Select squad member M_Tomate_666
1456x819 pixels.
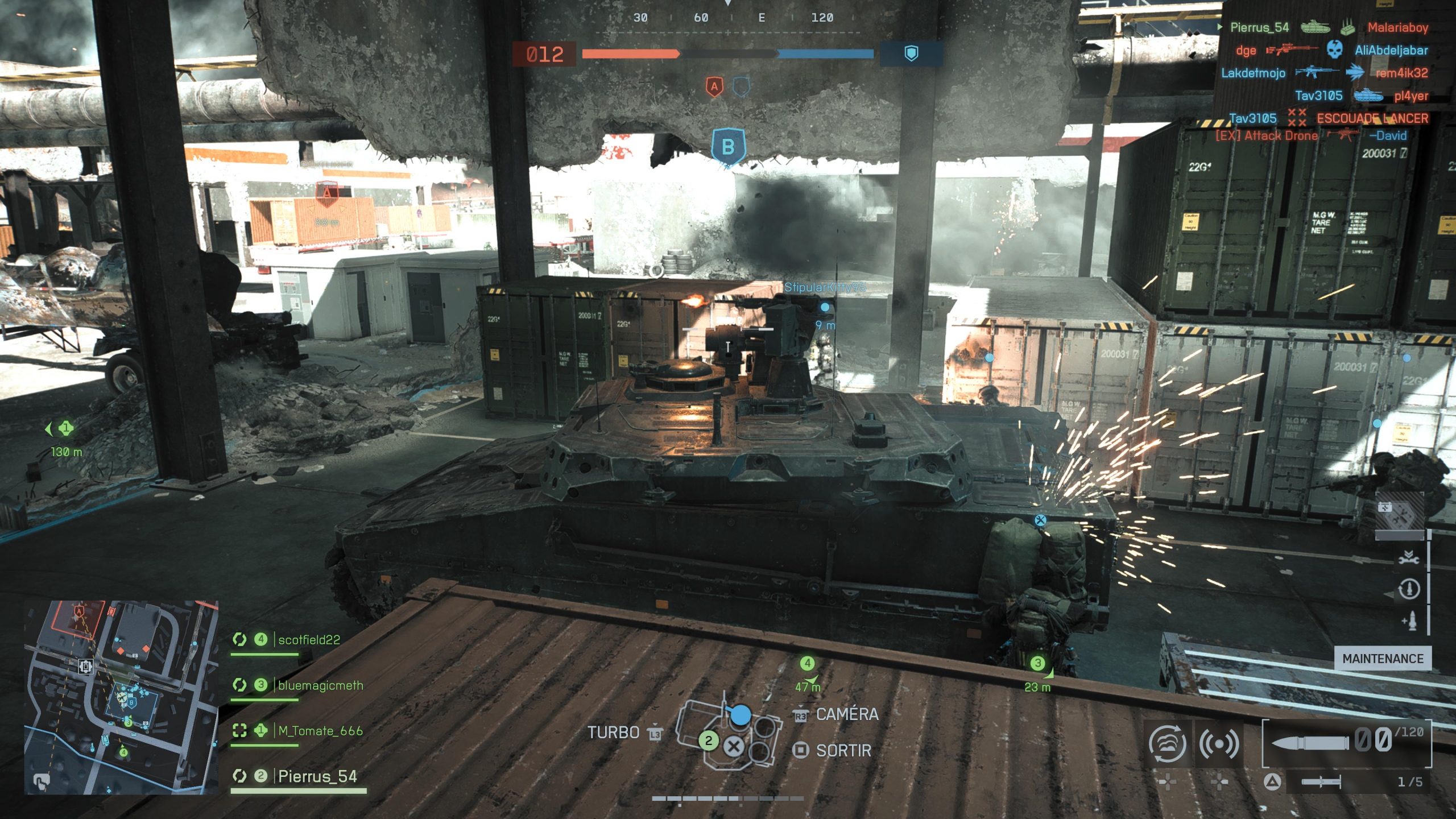coord(320,731)
